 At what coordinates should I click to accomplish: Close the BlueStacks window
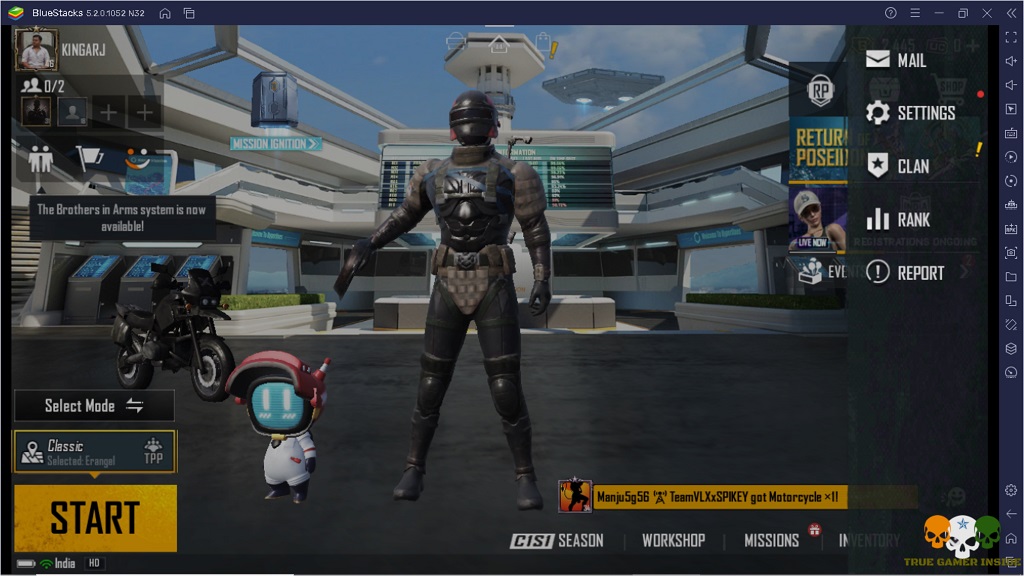(x=986, y=13)
